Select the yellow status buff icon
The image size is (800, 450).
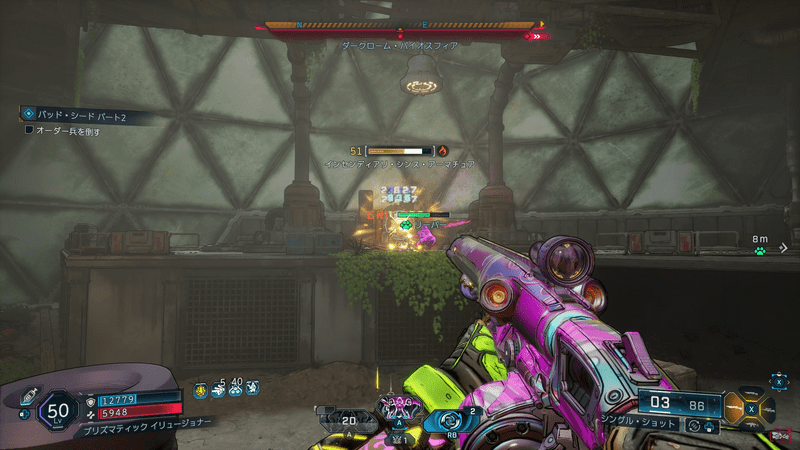pos(201,390)
